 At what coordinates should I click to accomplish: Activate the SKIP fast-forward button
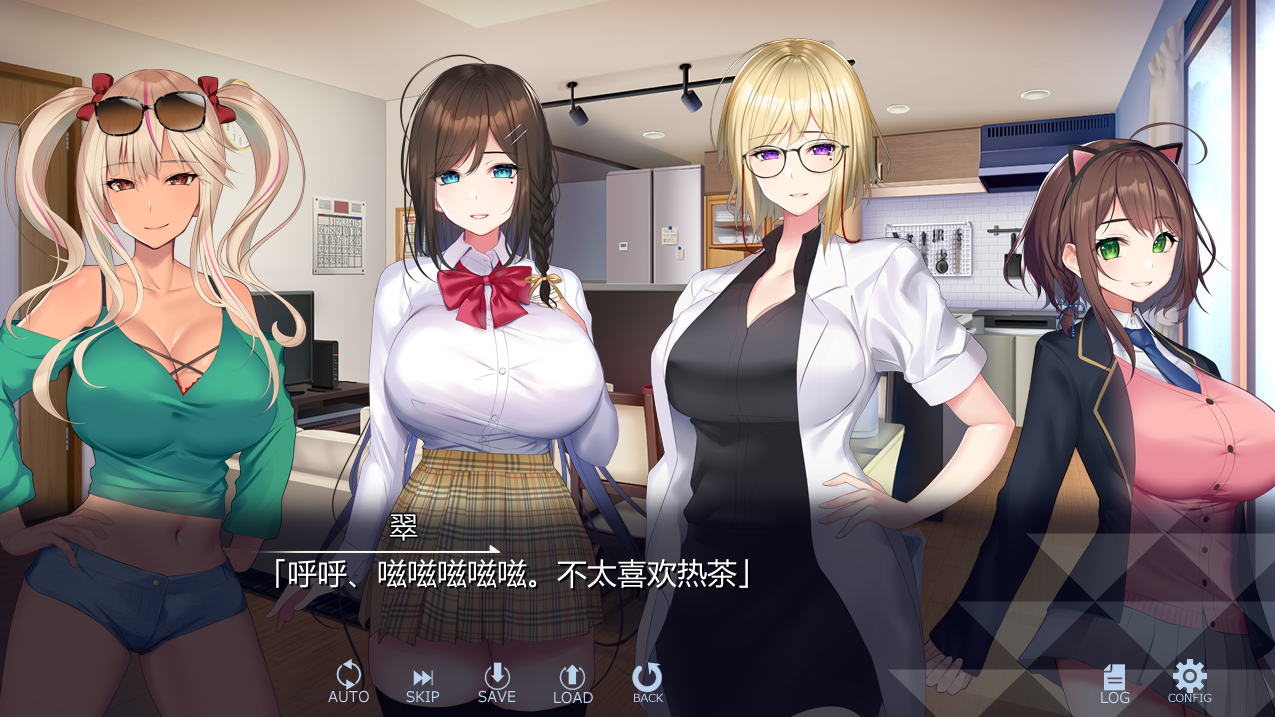(x=422, y=683)
